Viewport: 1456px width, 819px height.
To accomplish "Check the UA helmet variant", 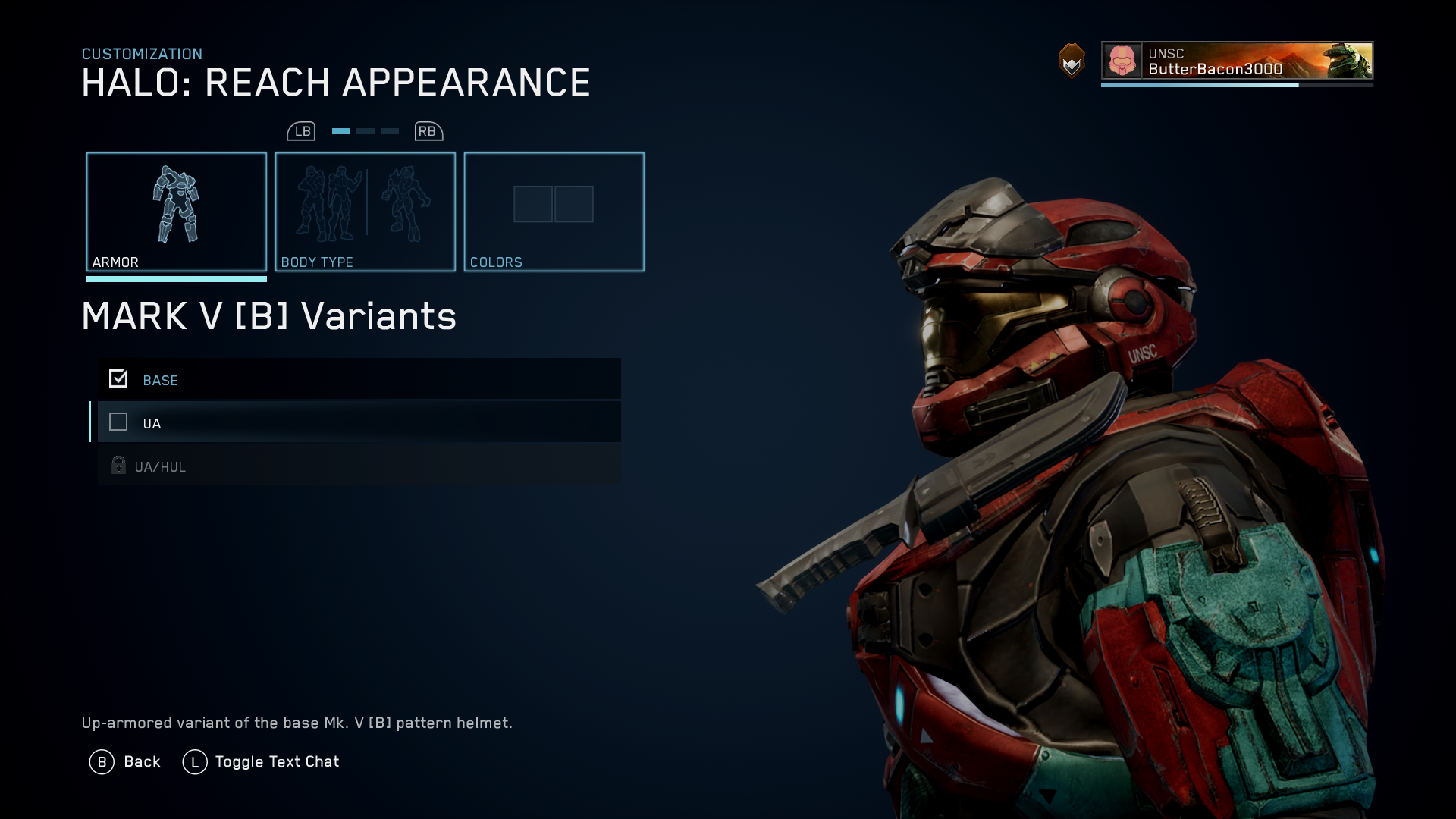I will click(x=118, y=422).
